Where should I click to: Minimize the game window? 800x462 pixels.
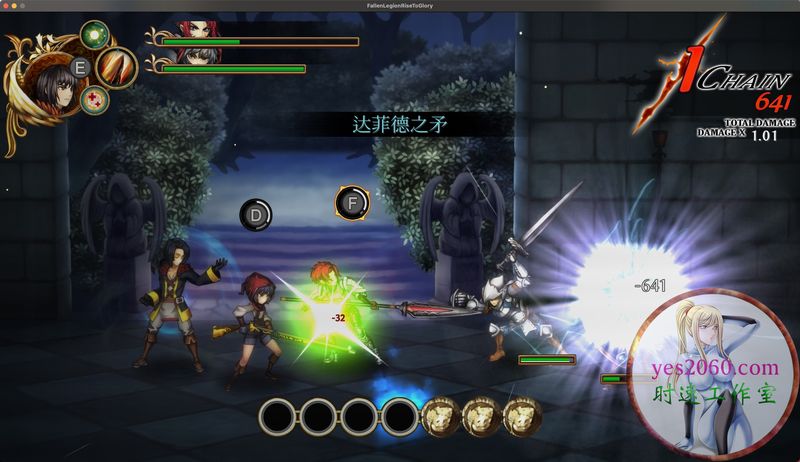click(x=16, y=6)
